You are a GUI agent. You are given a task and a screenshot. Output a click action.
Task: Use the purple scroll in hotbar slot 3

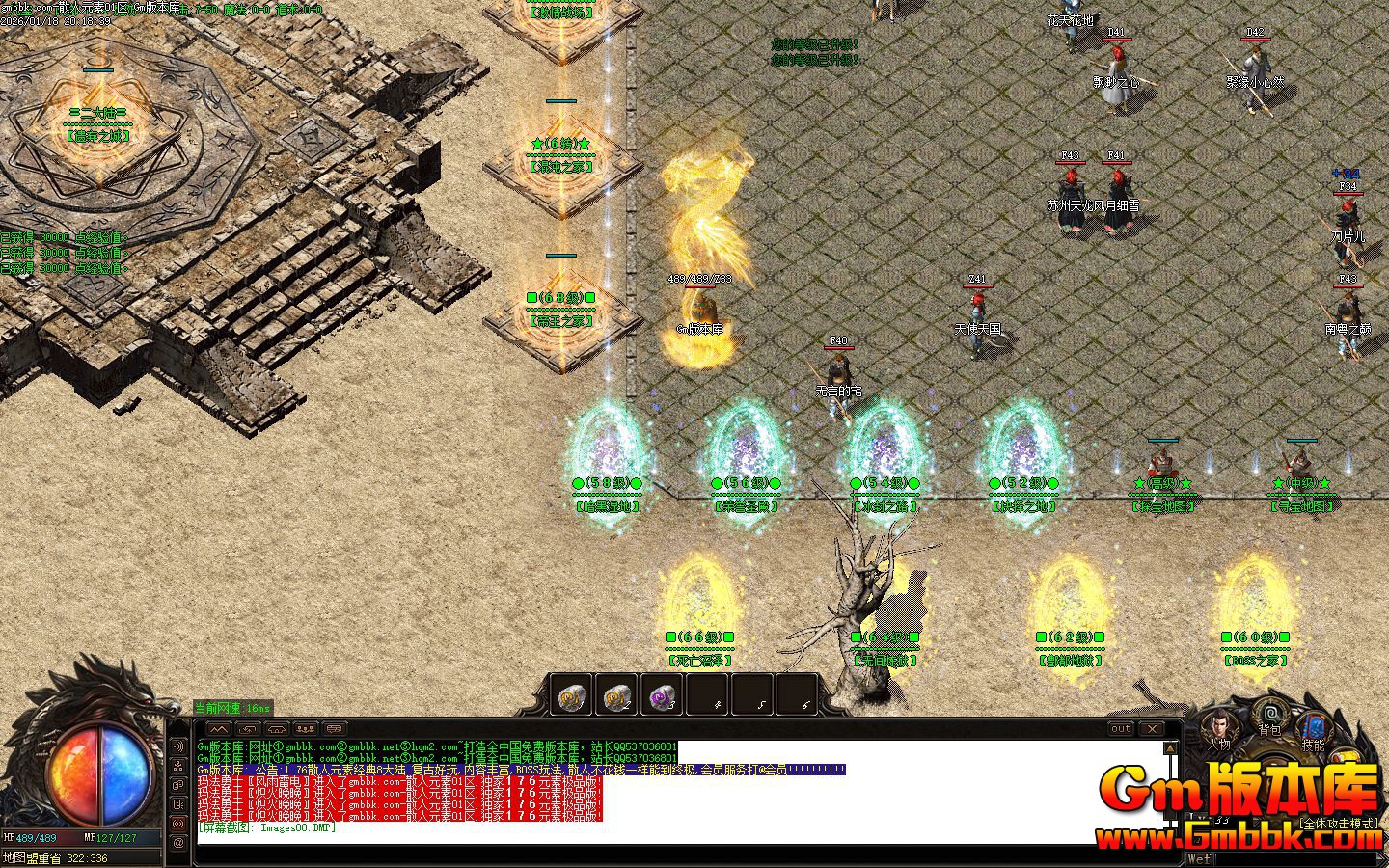[662, 695]
